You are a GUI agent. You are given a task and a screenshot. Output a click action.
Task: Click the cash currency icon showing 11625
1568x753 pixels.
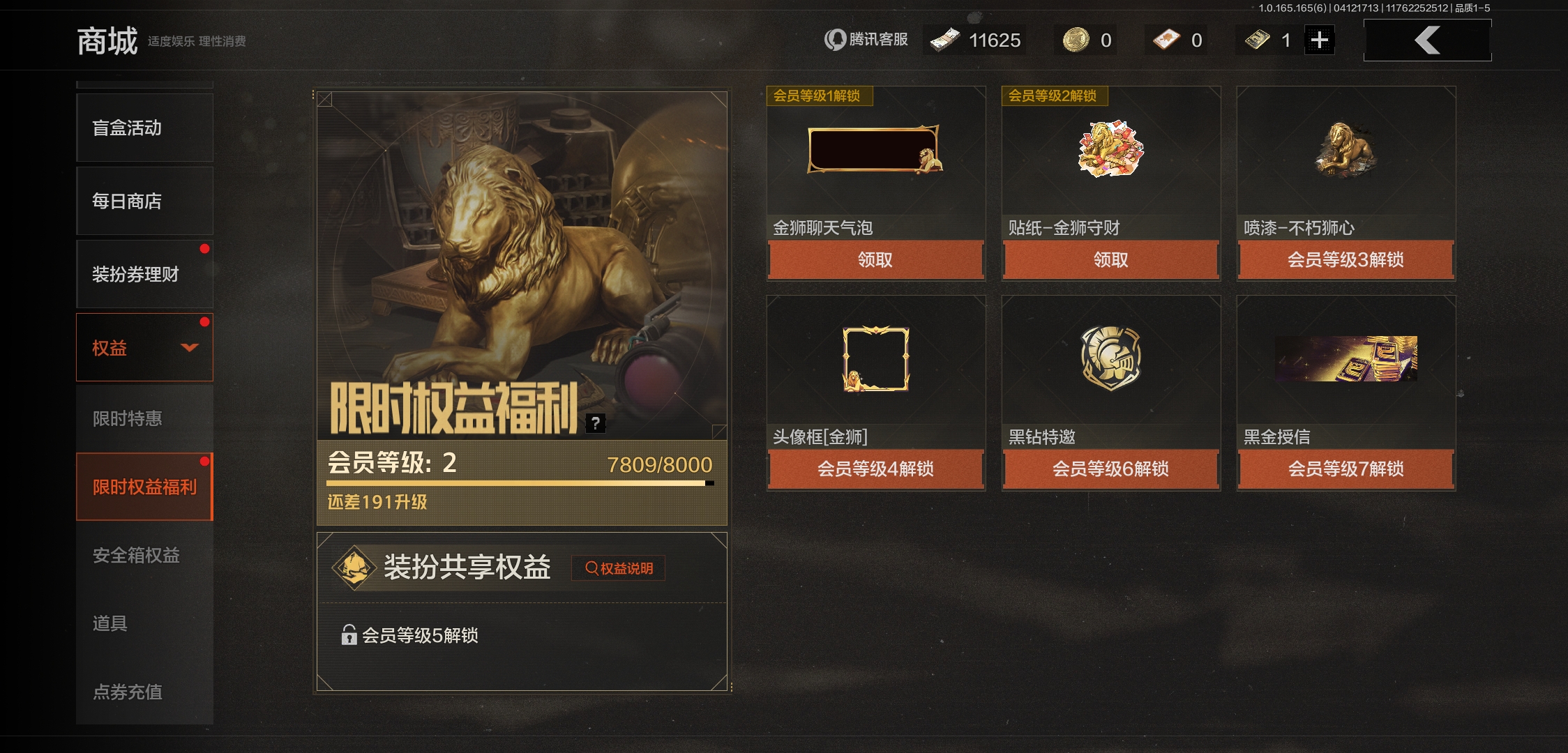[945, 40]
